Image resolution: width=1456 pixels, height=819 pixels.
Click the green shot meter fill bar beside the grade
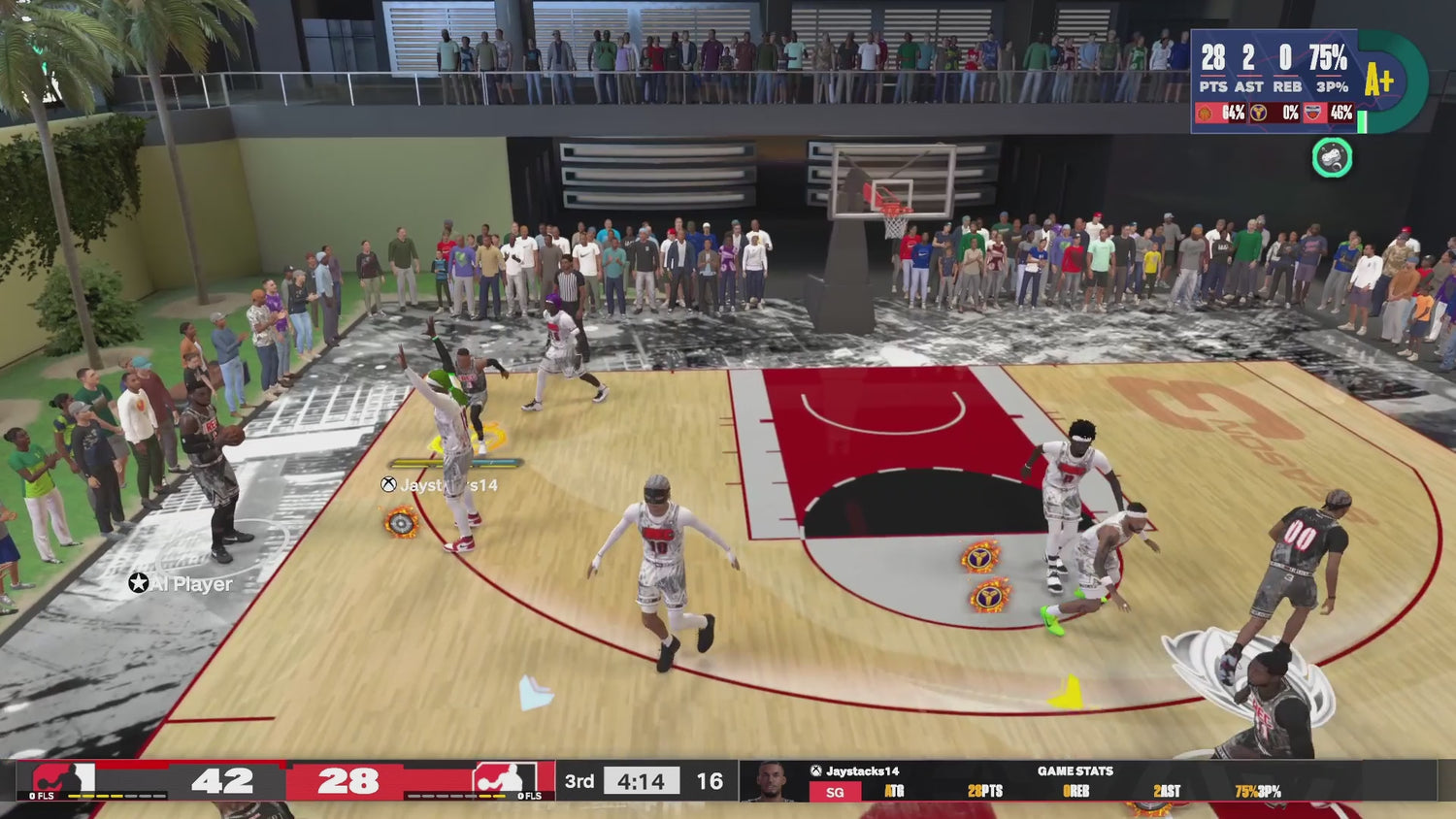point(1363,121)
